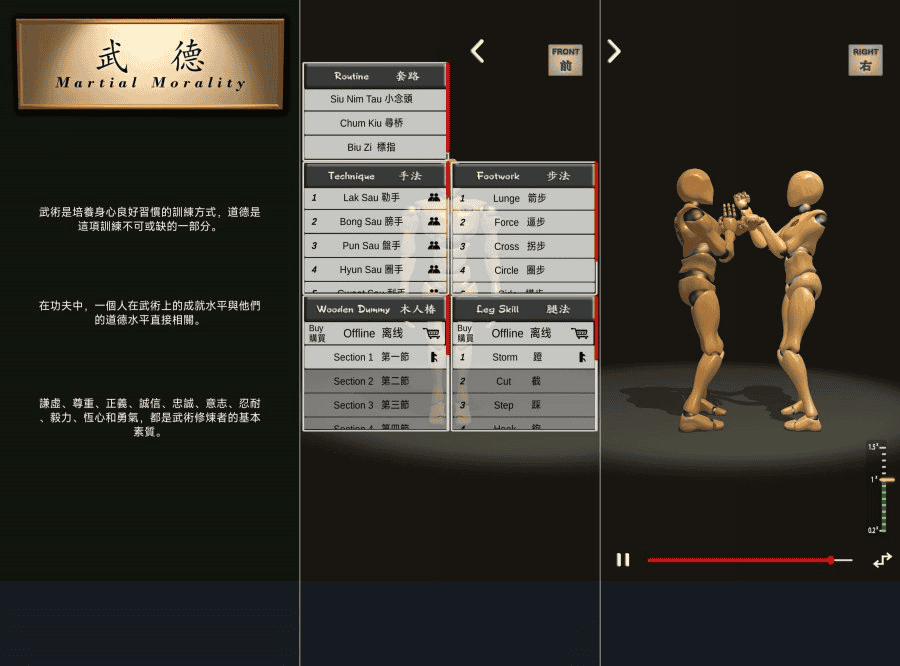Screen dimensions: 900x666
Task: Toggle the swap arrows icon
Action: pos(881,561)
